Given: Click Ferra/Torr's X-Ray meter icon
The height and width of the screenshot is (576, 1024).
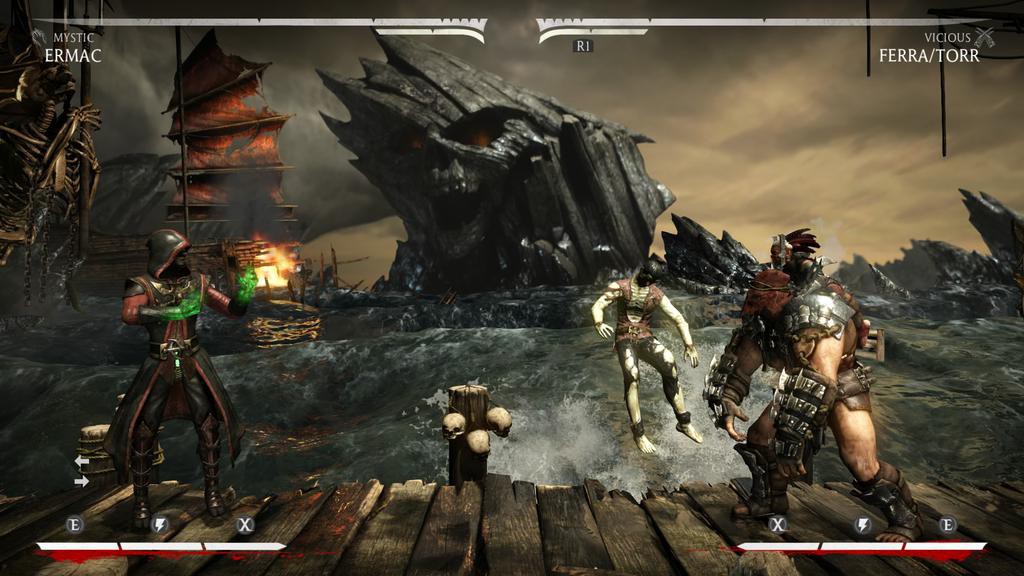Looking at the screenshot, I should [x=778, y=524].
